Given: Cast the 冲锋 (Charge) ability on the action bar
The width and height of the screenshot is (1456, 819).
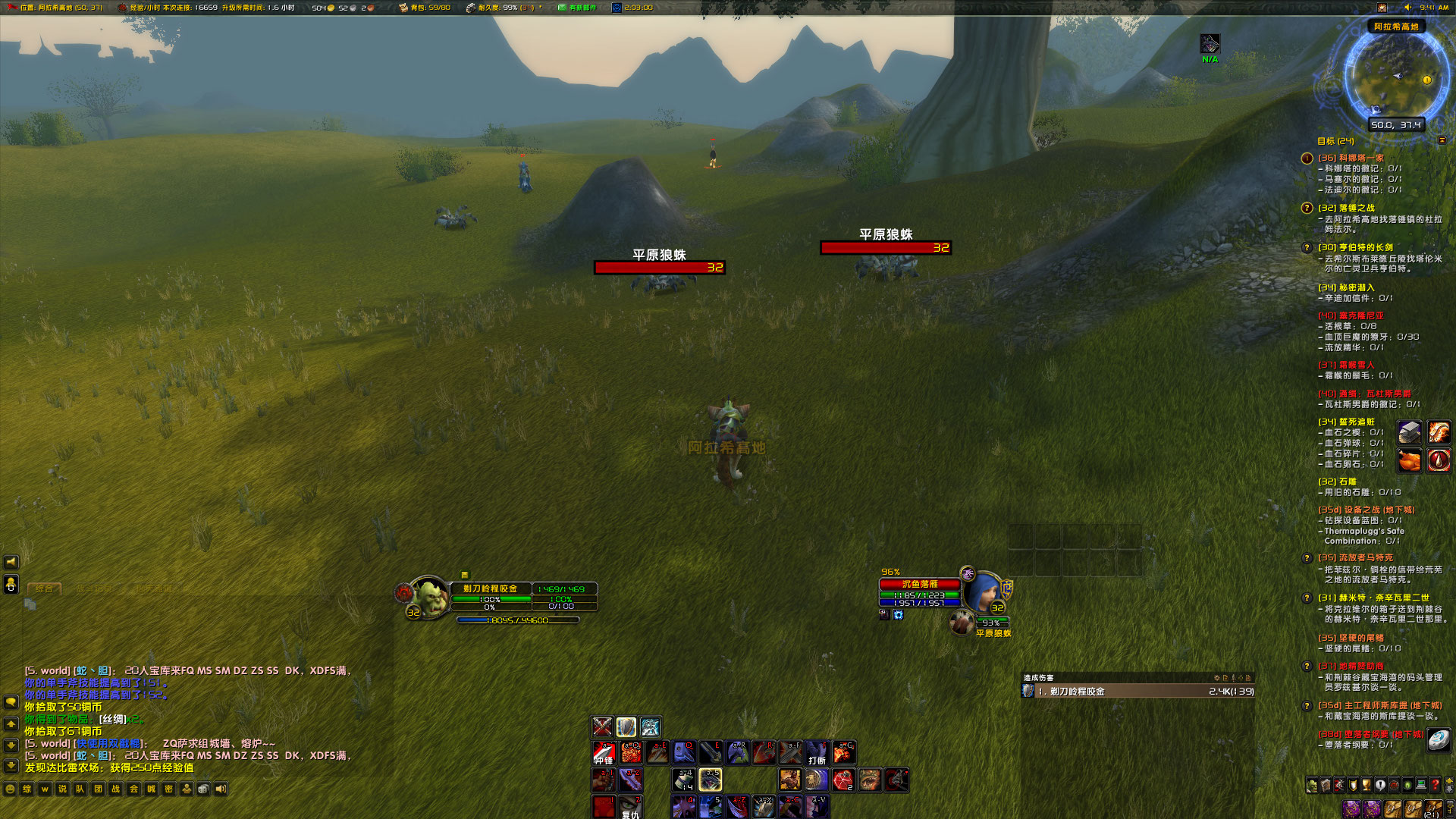Looking at the screenshot, I should (603, 753).
